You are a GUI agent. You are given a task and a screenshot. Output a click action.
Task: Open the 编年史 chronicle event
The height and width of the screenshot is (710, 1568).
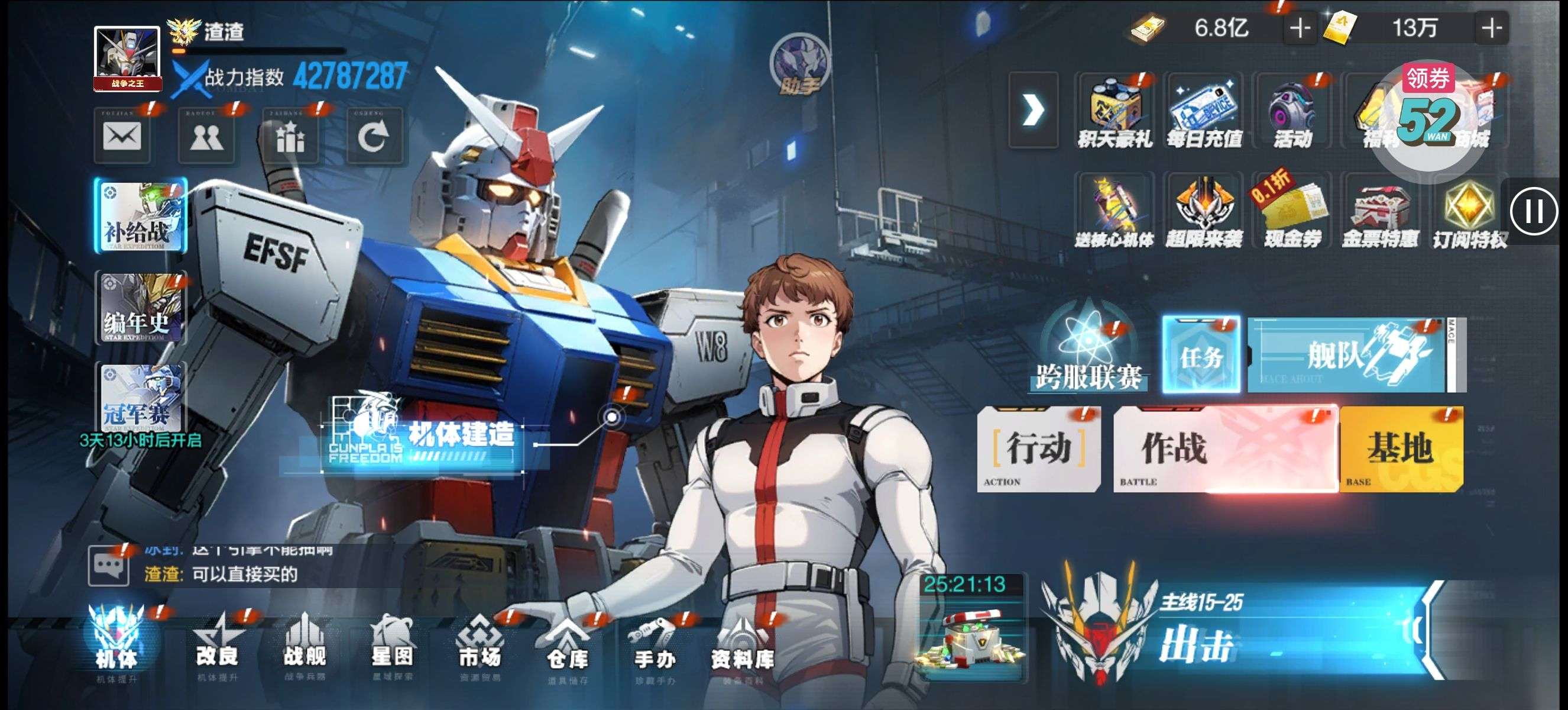pos(141,308)
